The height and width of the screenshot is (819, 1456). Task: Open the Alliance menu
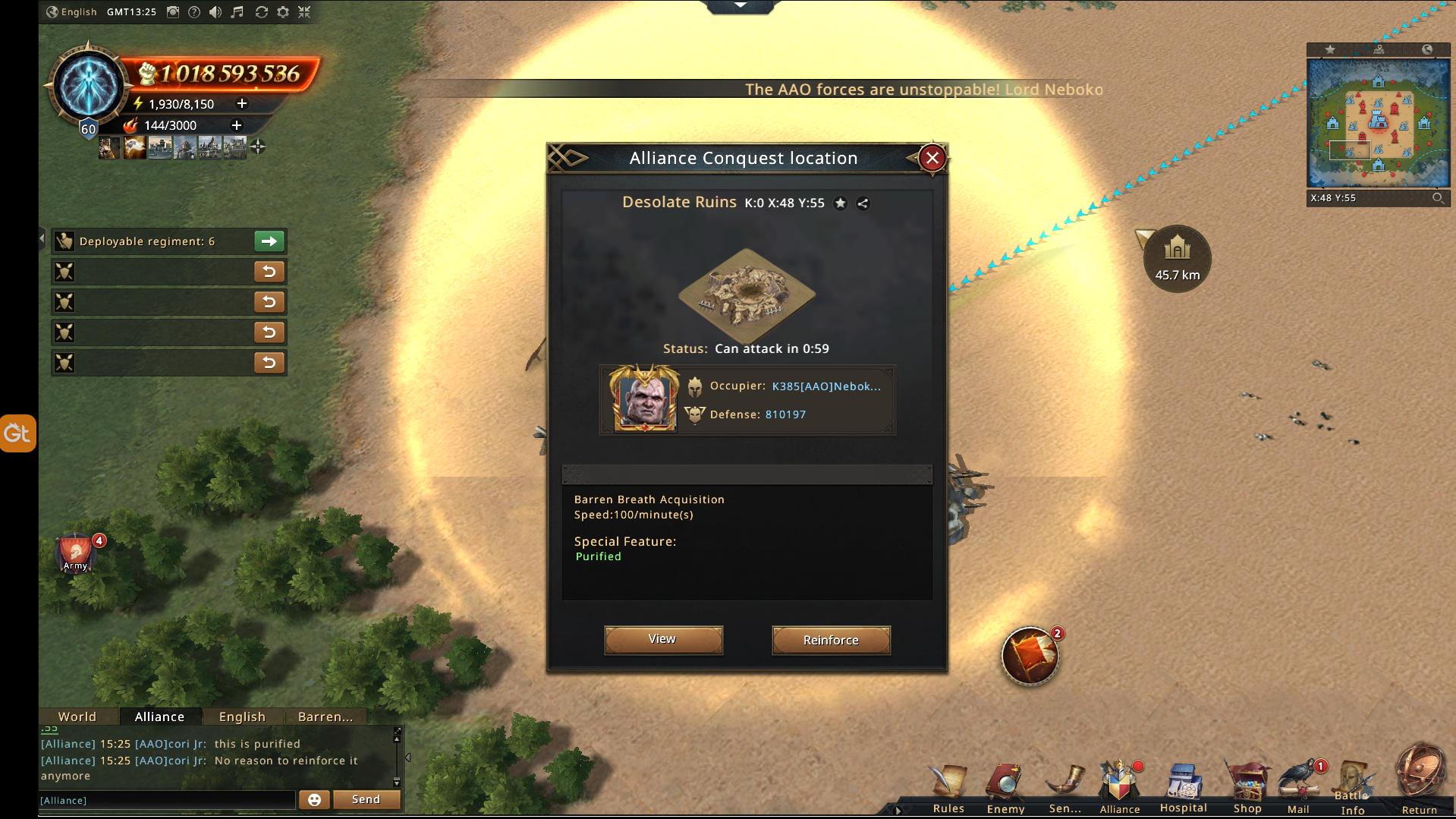point(1119,786)
